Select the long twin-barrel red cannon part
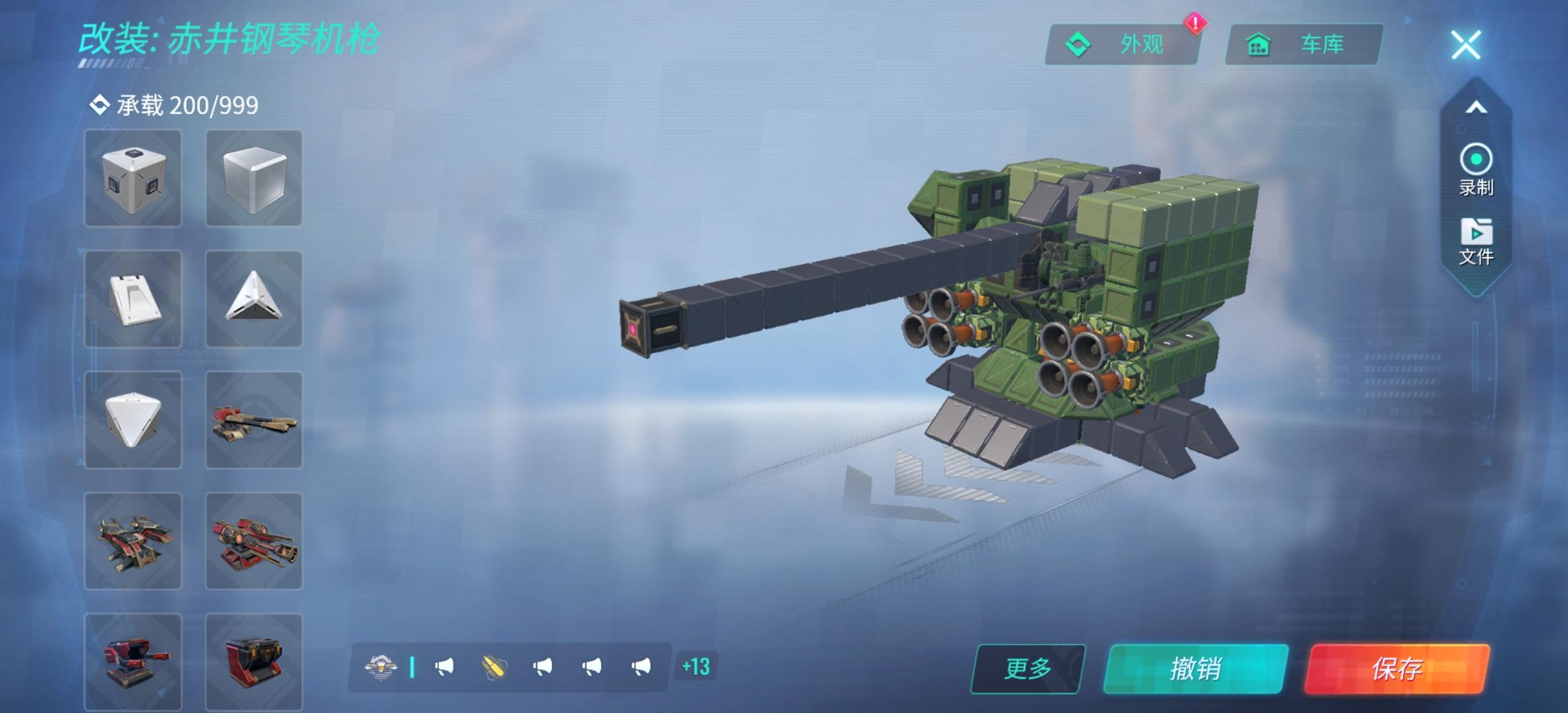 click(x=254, y=420)
